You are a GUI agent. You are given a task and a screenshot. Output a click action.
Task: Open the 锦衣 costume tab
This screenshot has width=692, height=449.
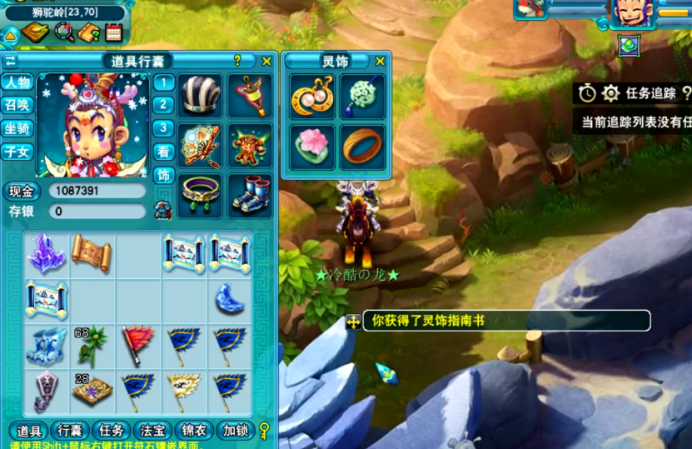pyautogui.click(x=195, y=431)
